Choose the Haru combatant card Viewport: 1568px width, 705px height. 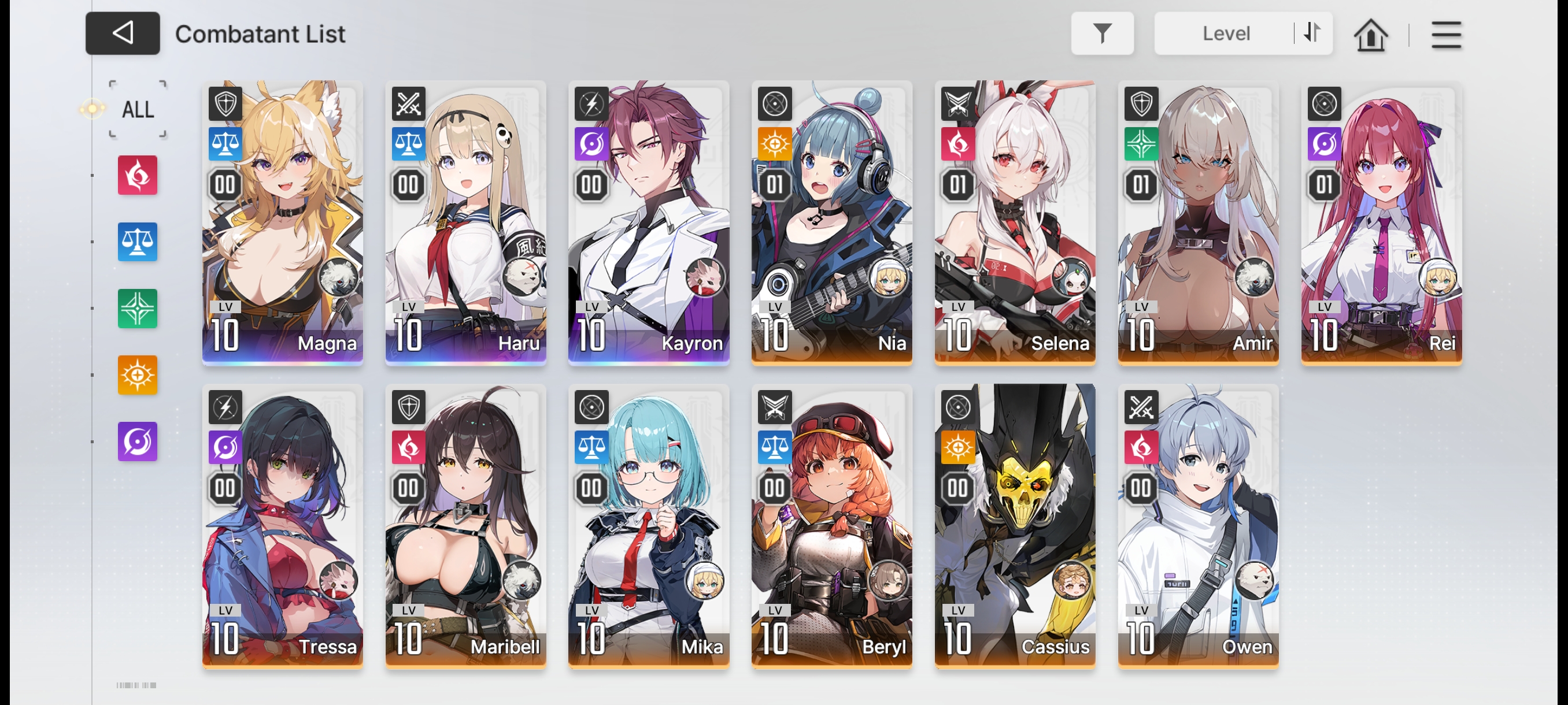(465, 222)
